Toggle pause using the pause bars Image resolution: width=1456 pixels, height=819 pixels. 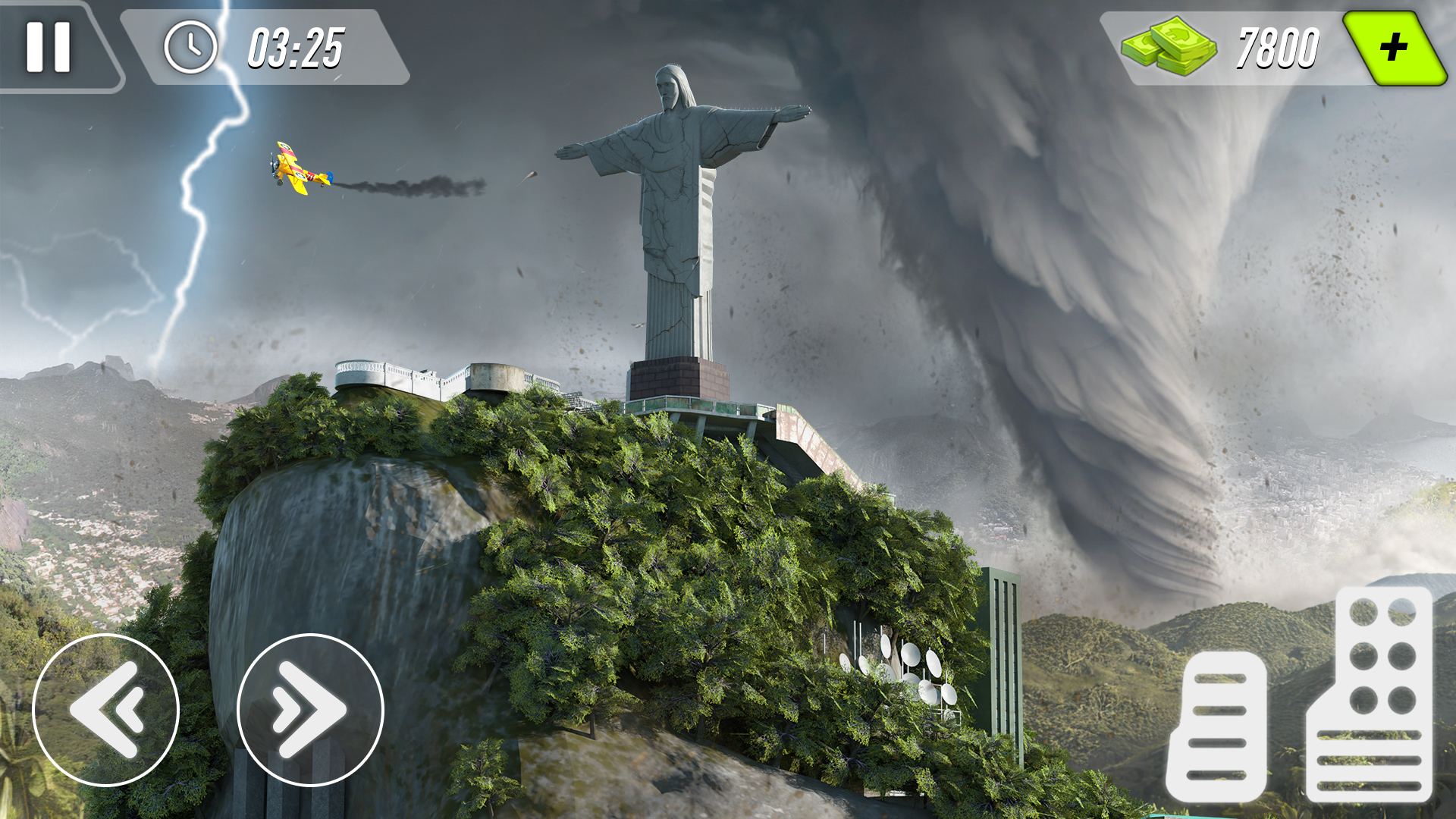48,45
